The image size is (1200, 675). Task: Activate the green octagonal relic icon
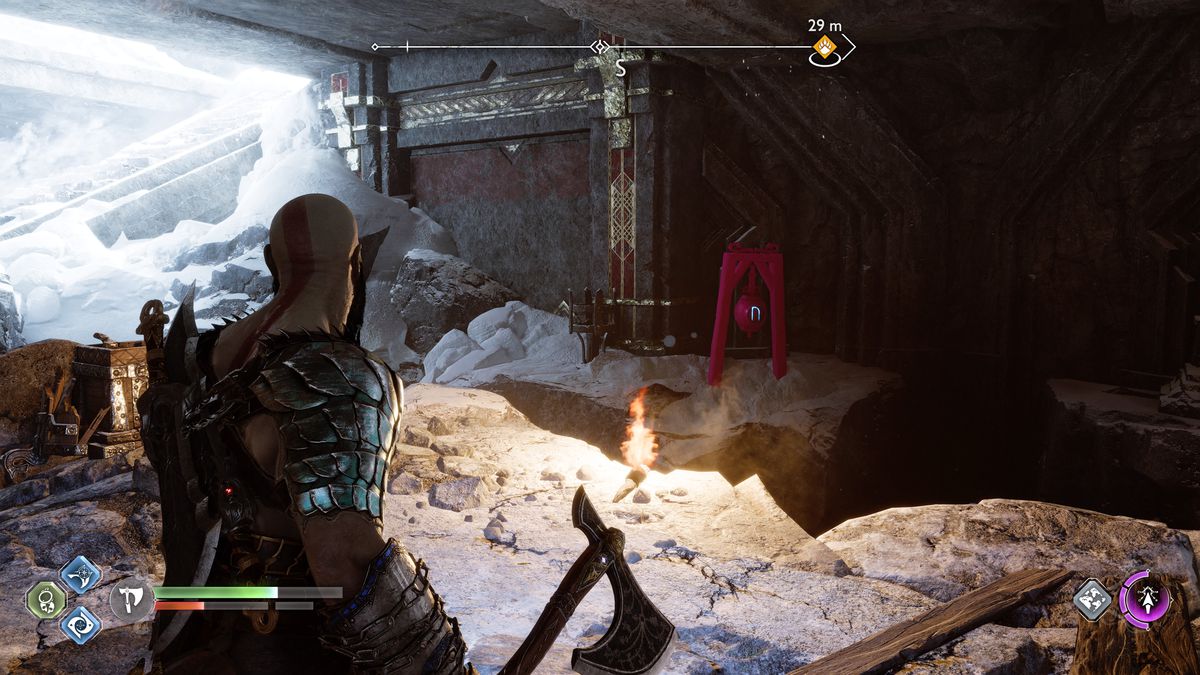pyautogui.click(x=46, y=600)
